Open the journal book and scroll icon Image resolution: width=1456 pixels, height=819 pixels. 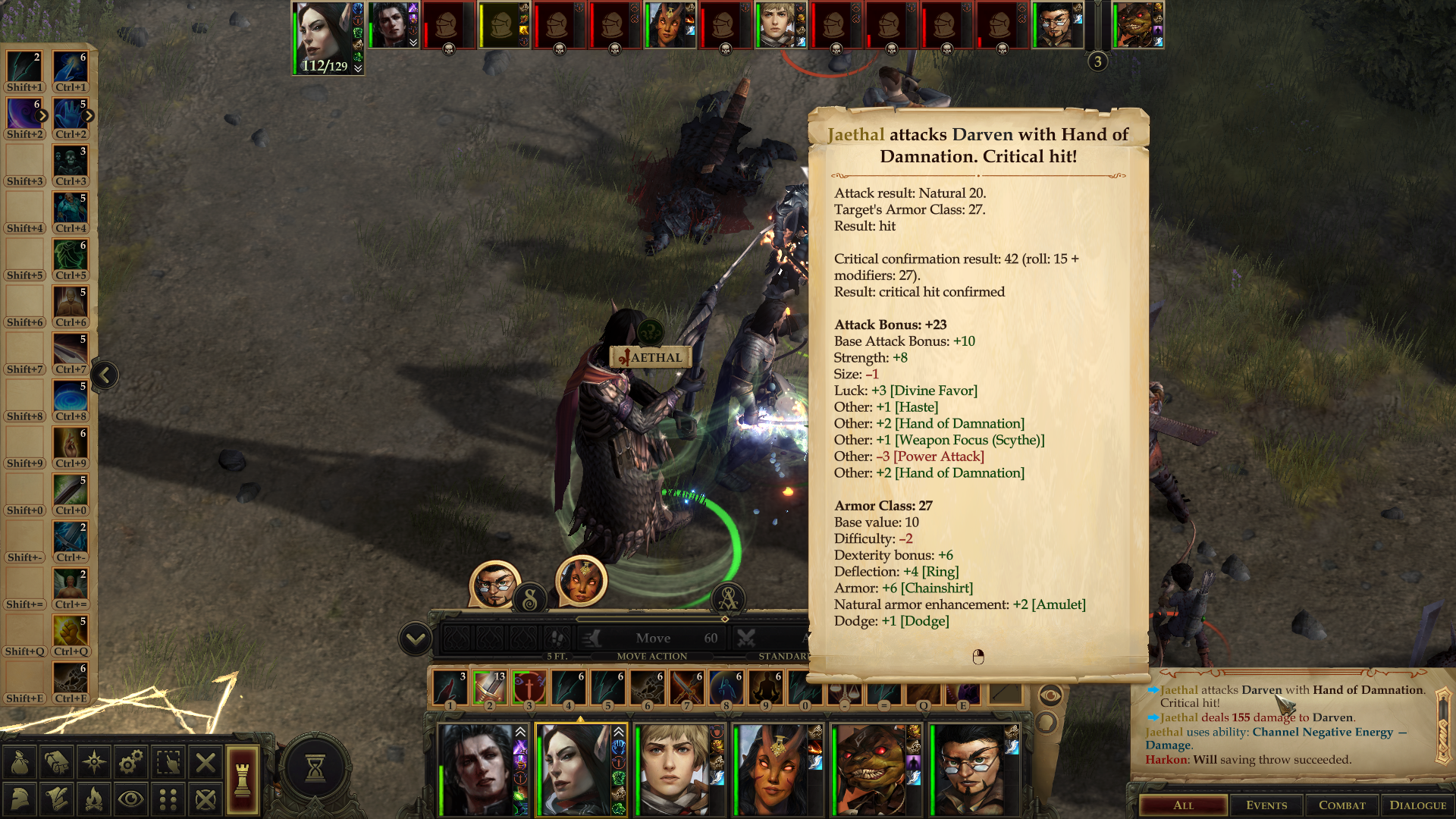(57, 762)
